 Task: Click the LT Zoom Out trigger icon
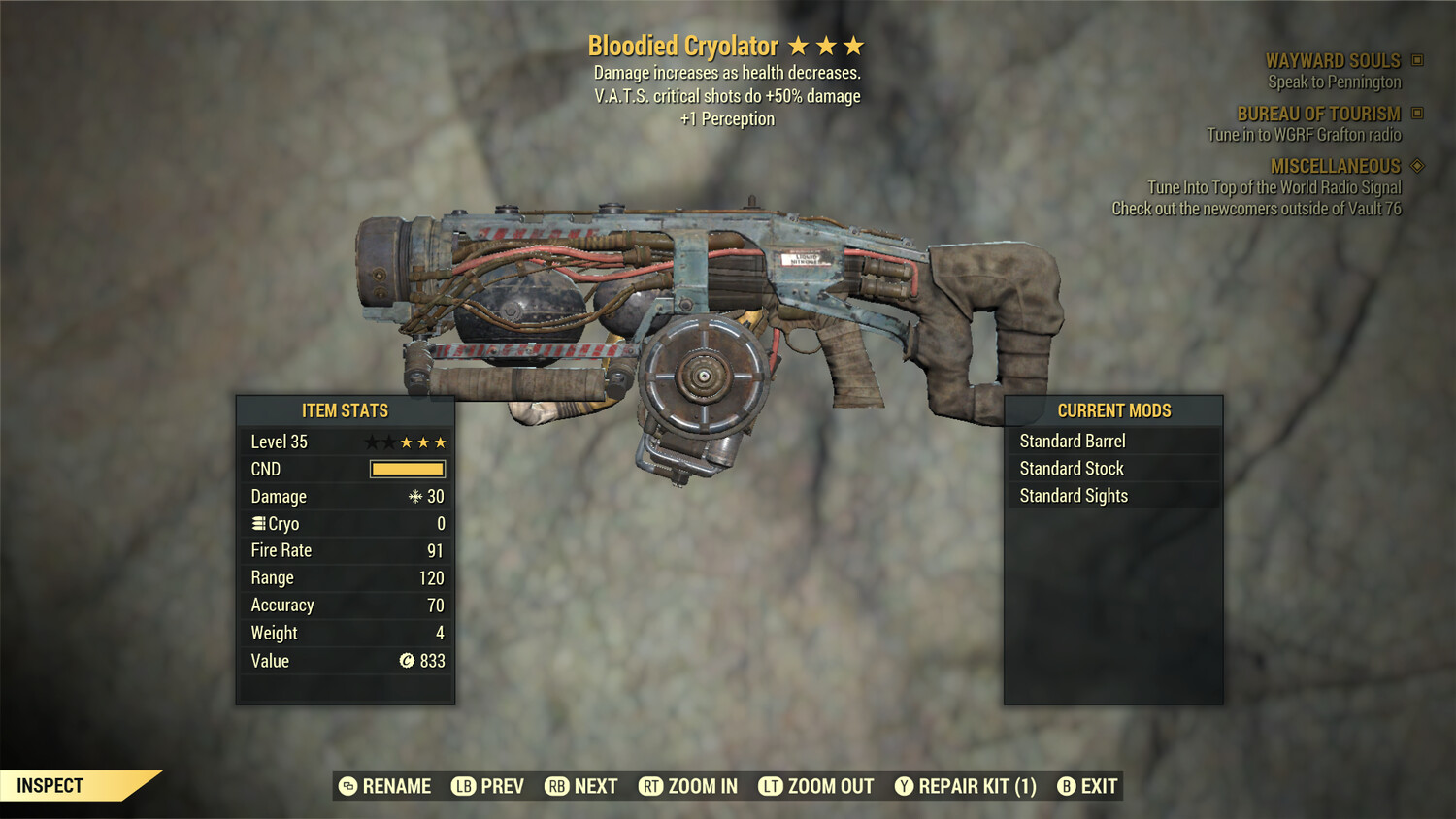(770, 786)
